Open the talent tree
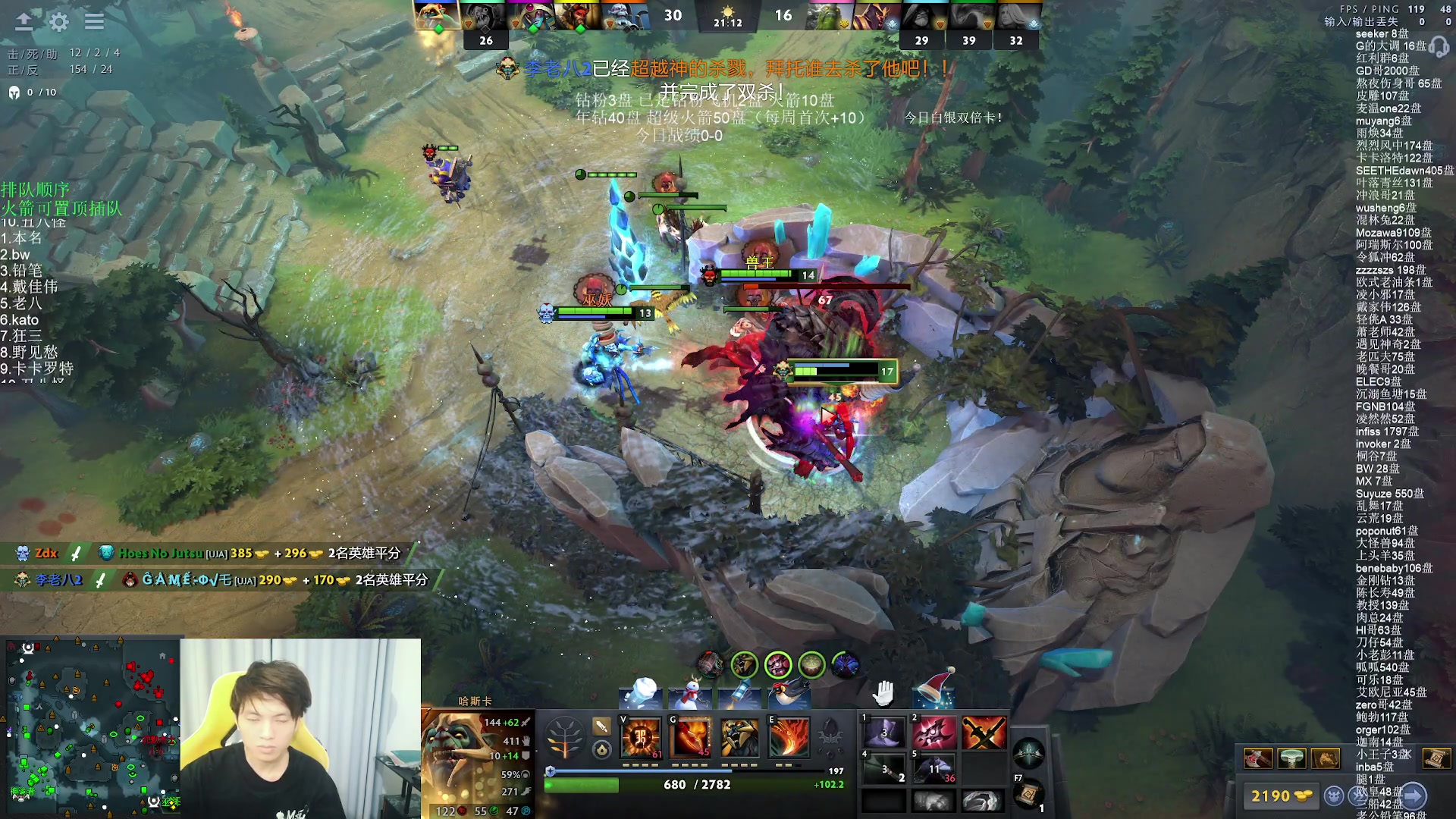Viewport: 1456px width, 819px height. pyautogui.click(x=564, y=737)
